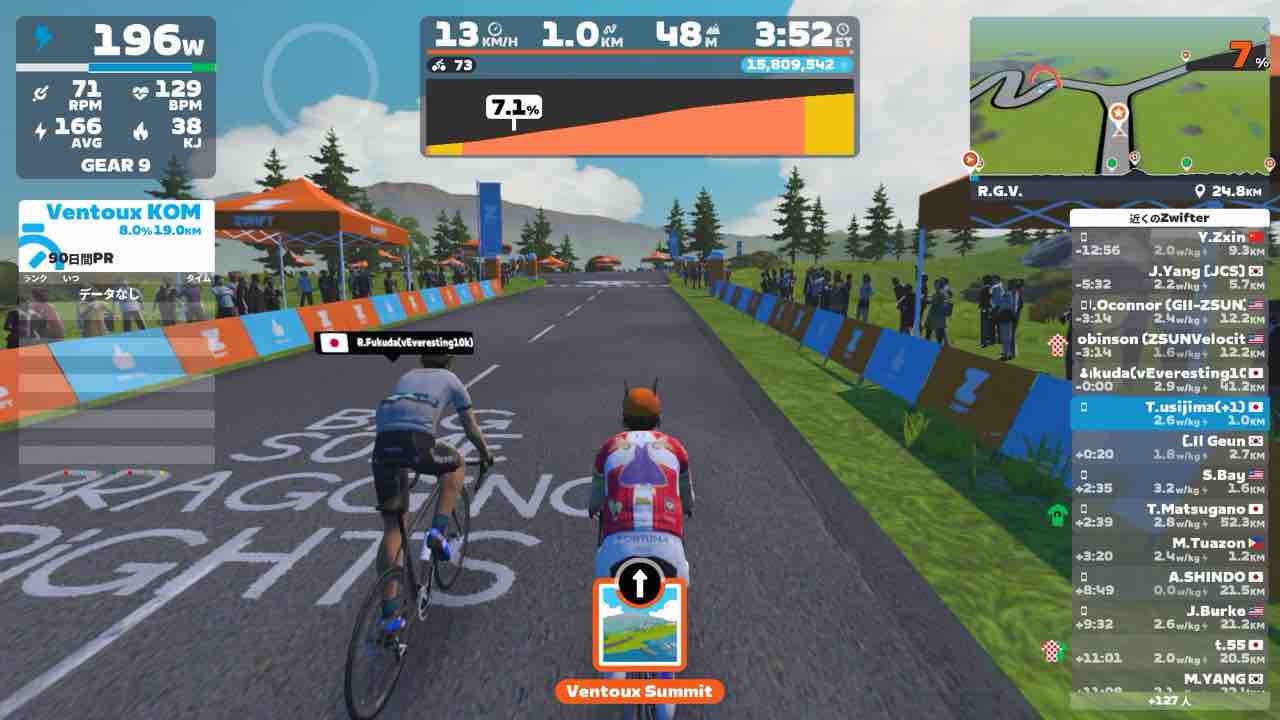Click the 近くのZwifter list header
Viewport: 1280px width, 720px height.
tap(1169, 218)
